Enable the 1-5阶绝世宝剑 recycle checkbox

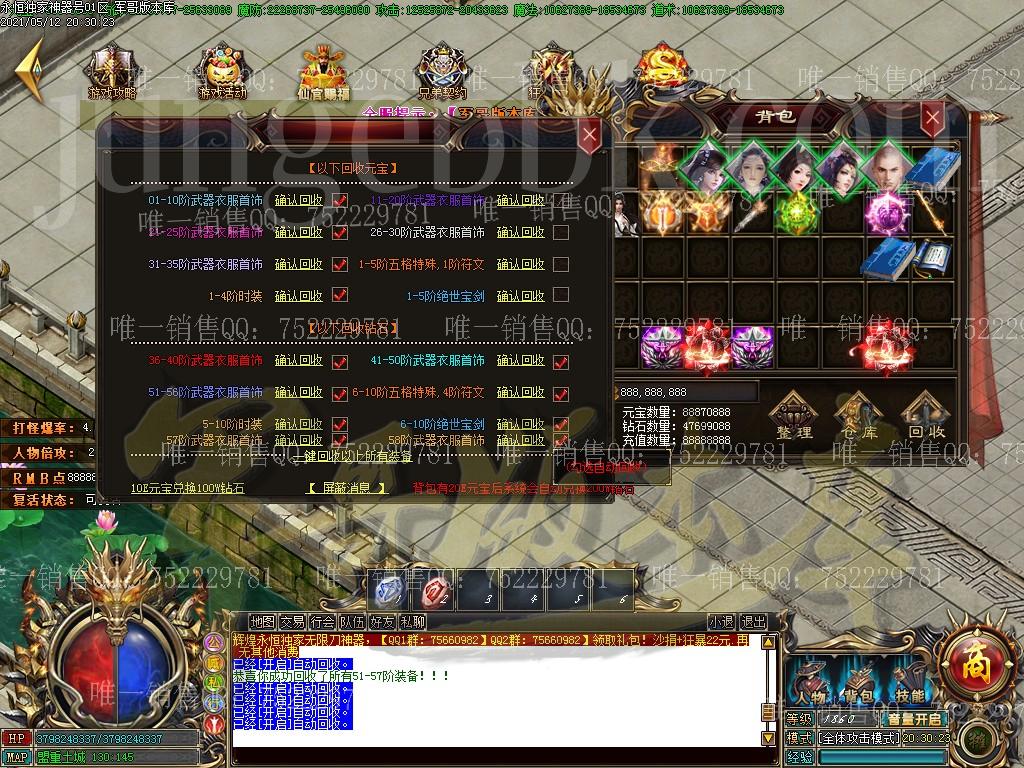[x=561, y=296]
